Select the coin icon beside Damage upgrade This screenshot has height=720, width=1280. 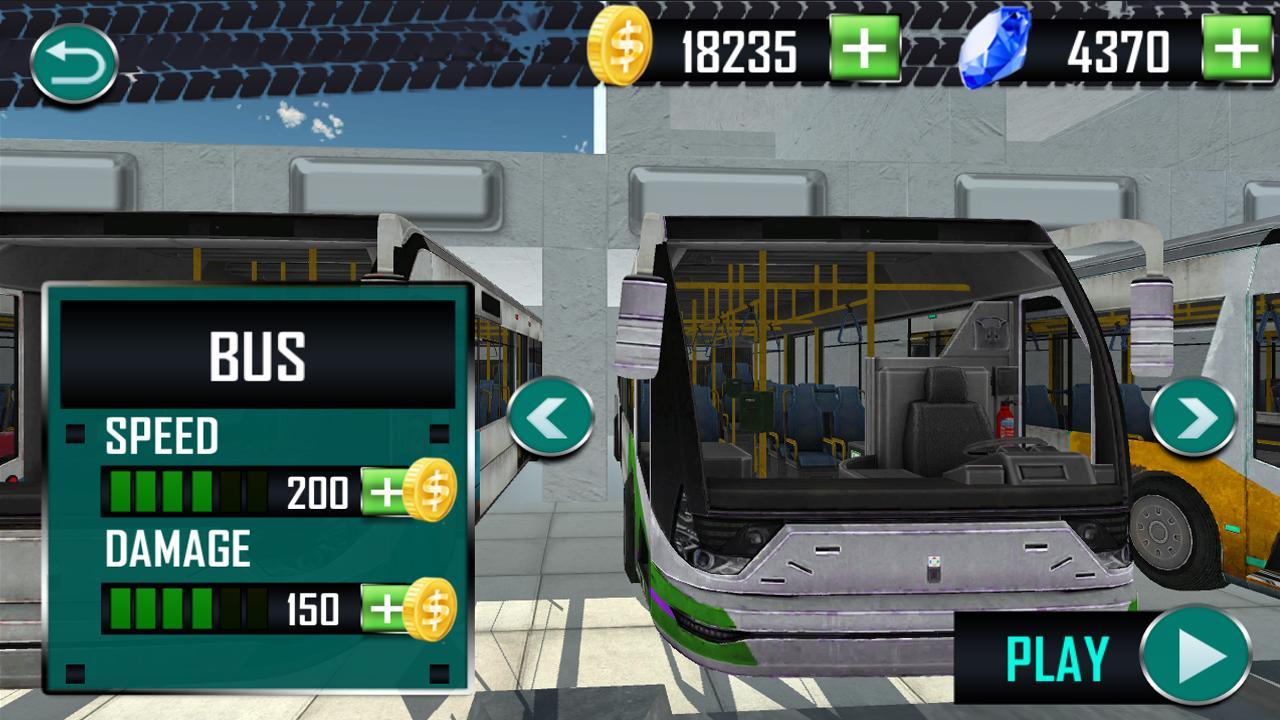pyautogui.click(x=428, y=606)
